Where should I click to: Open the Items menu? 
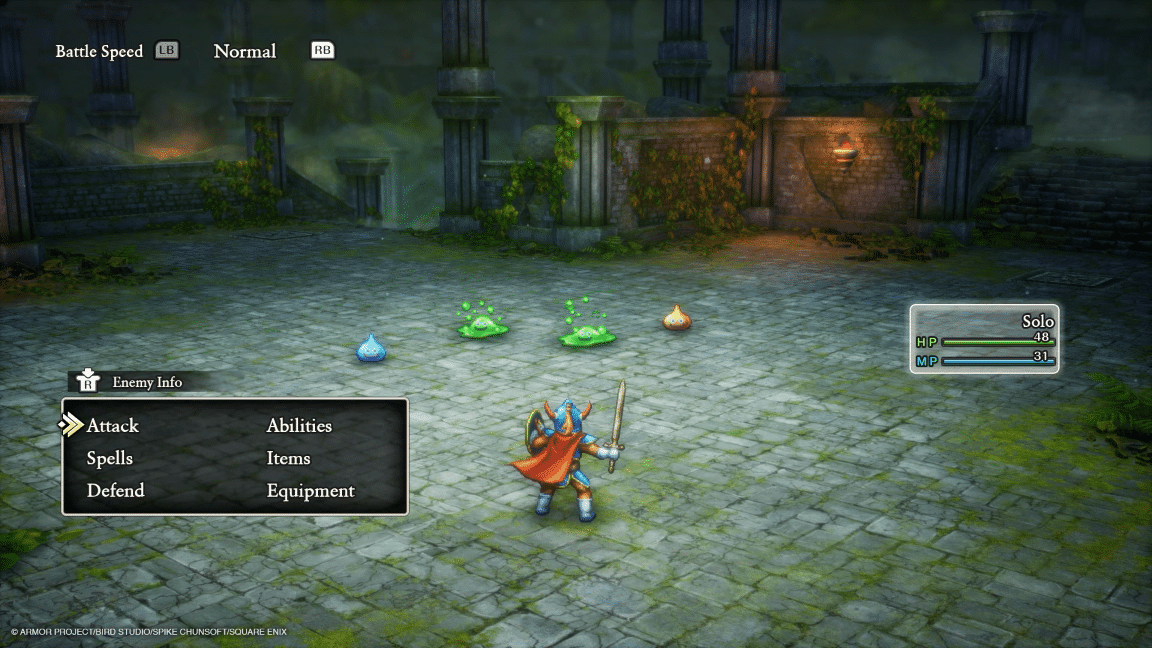(x=288, y=459)
